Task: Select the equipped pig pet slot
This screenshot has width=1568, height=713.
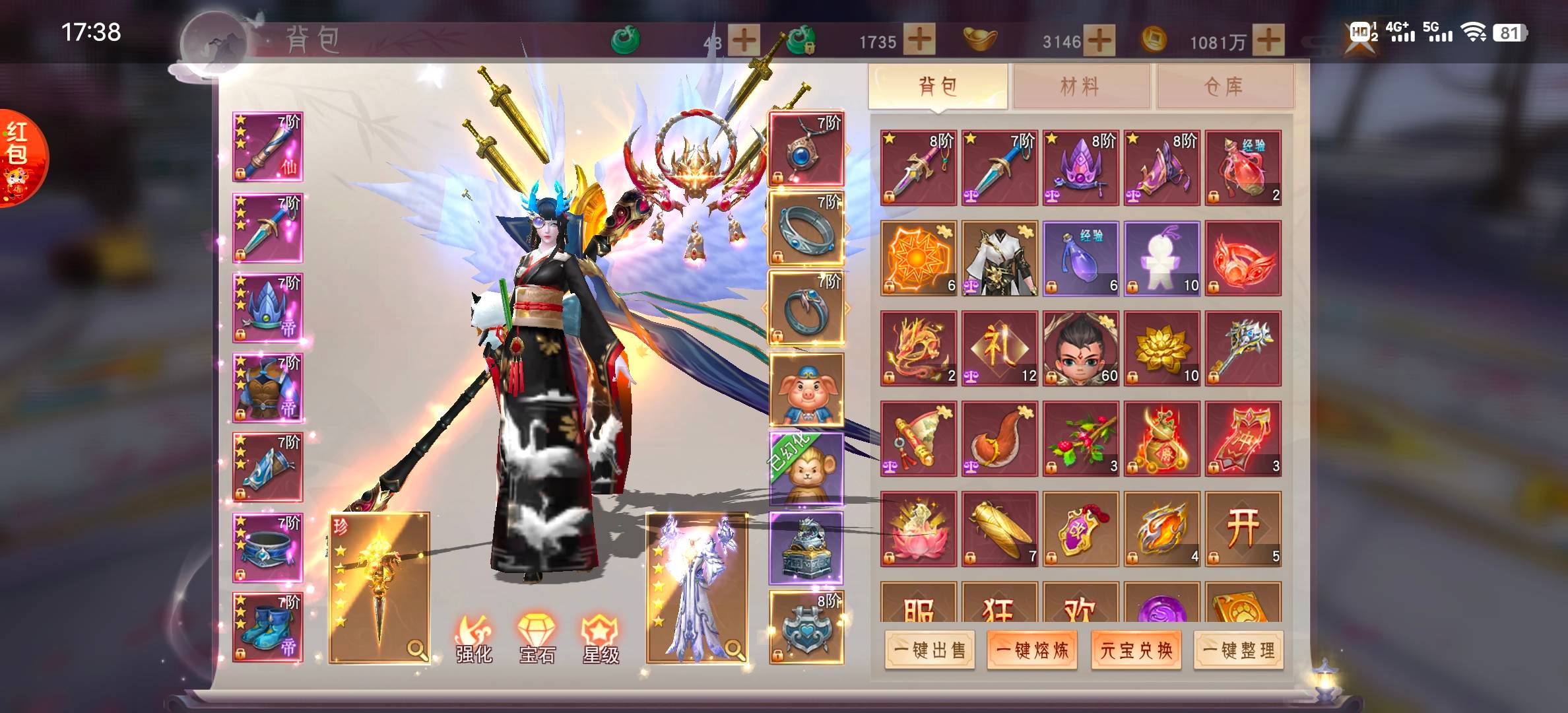Action: pos(806,390)
